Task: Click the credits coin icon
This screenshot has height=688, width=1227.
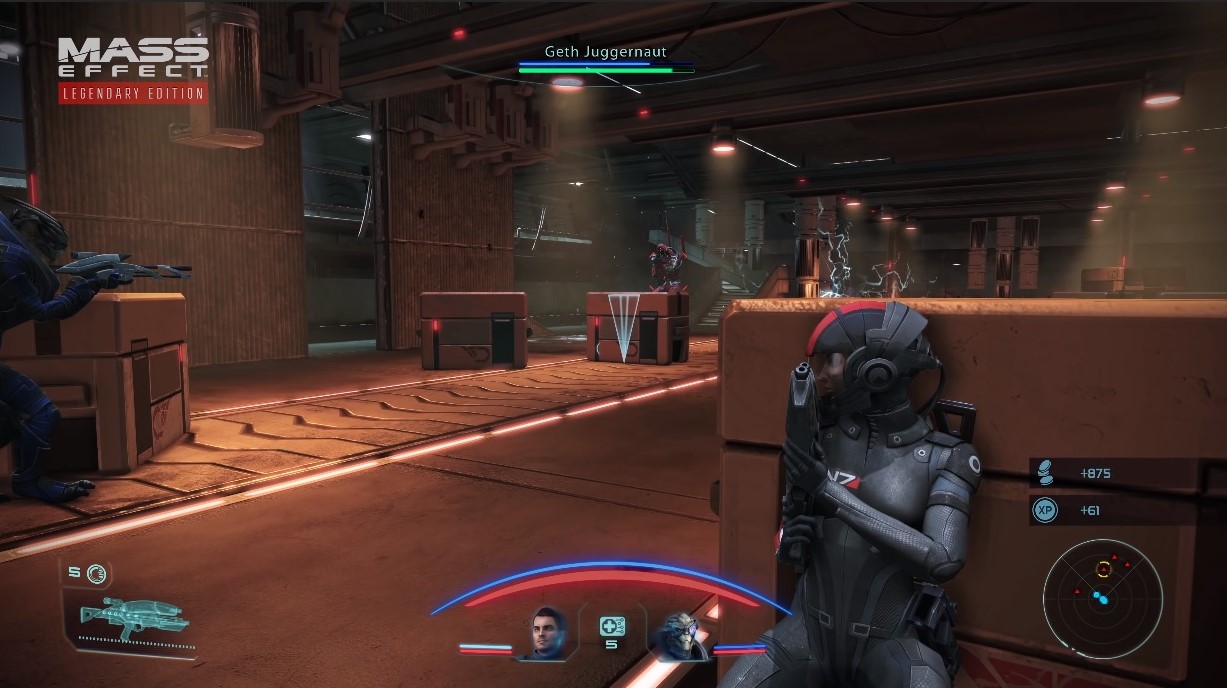Action: tap(1045, 473)
